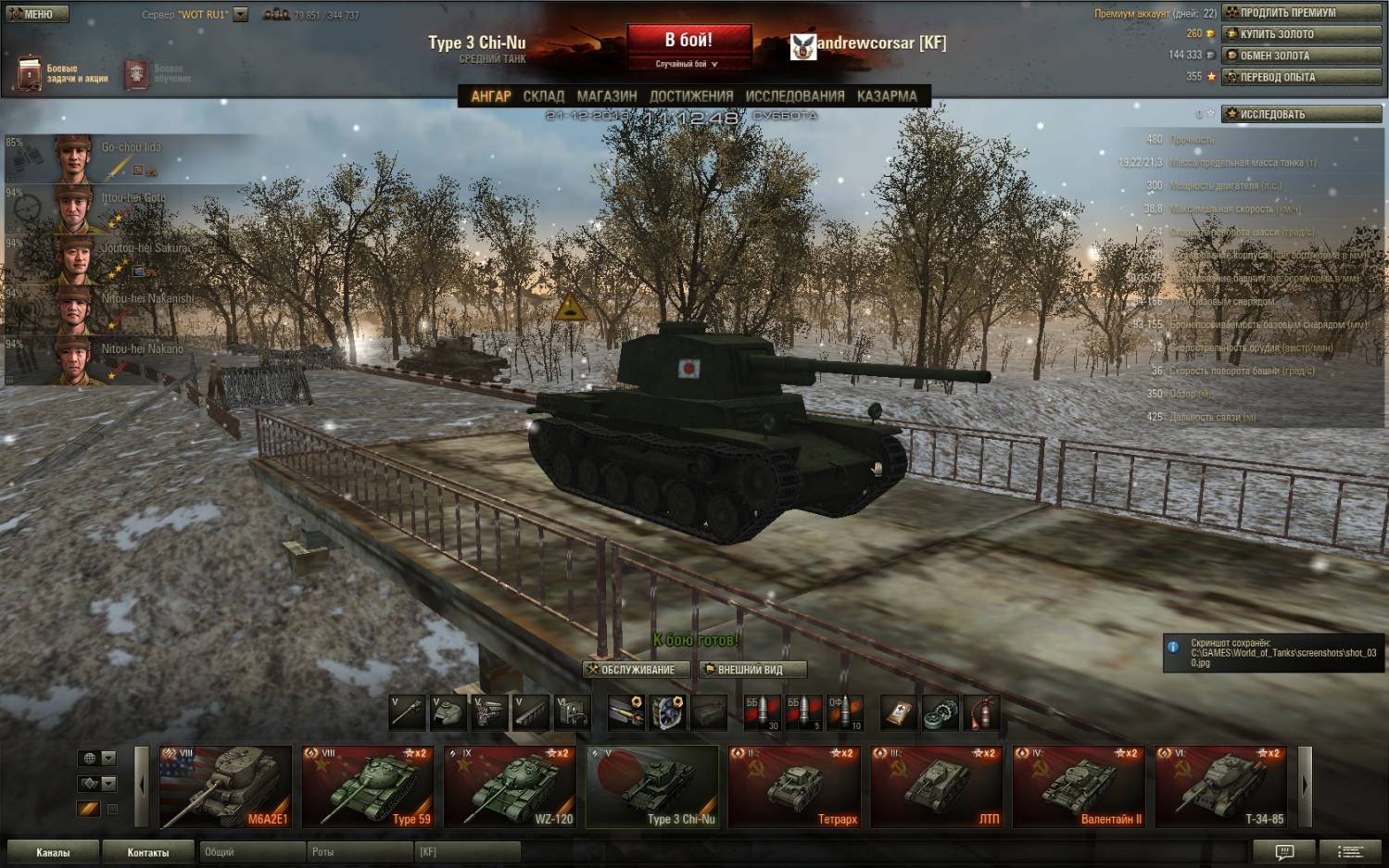Choose КУПИТЬ ЗОЛОТО
1389x868 pixels.
tap(1301, 34)
